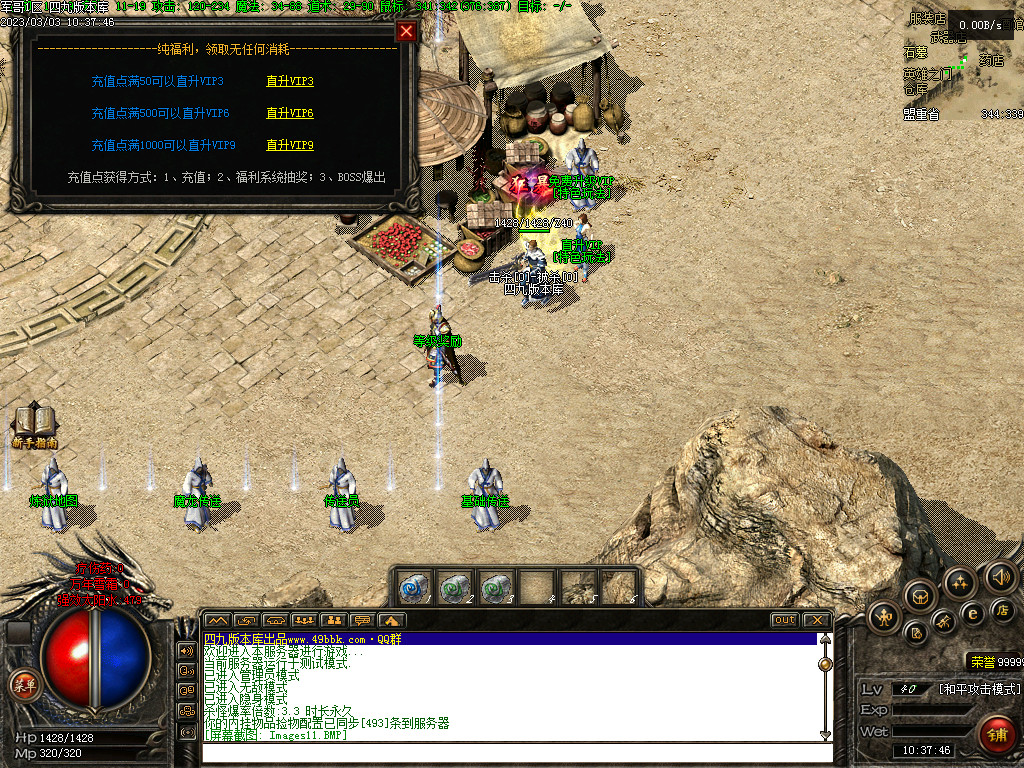Screen dimensions: 1024x768
Task: Open the round 菜单 menu button
Action: pyautogui.click(x=24, y=685)
